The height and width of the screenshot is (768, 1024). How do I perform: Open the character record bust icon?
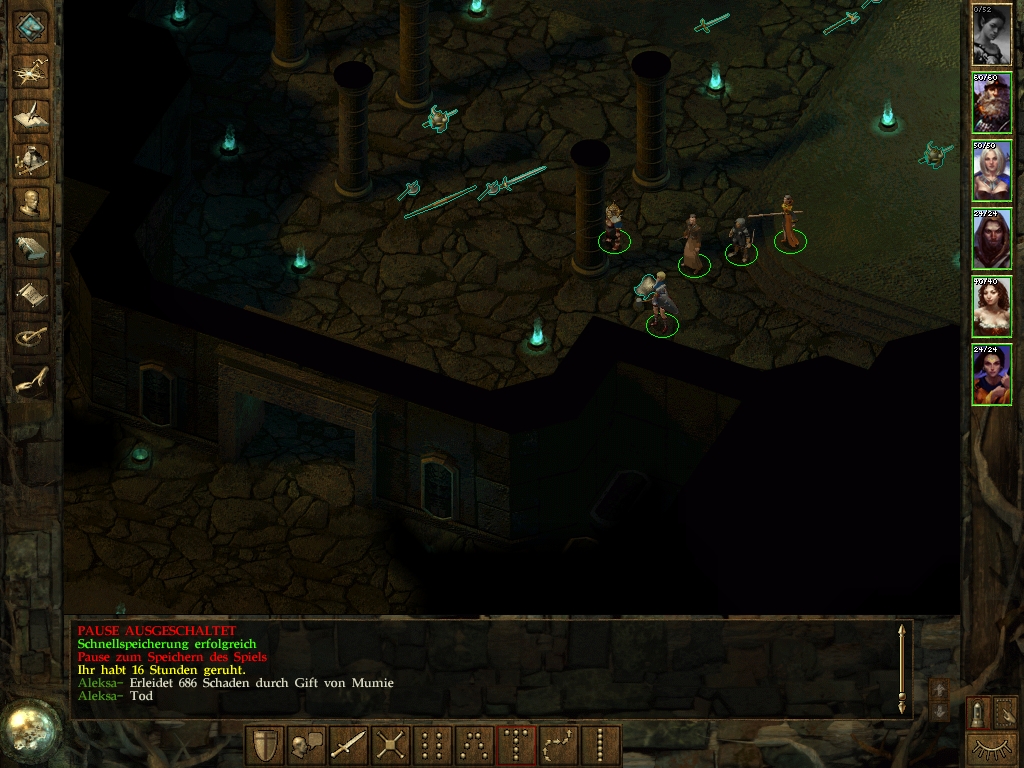coord(32,203)
